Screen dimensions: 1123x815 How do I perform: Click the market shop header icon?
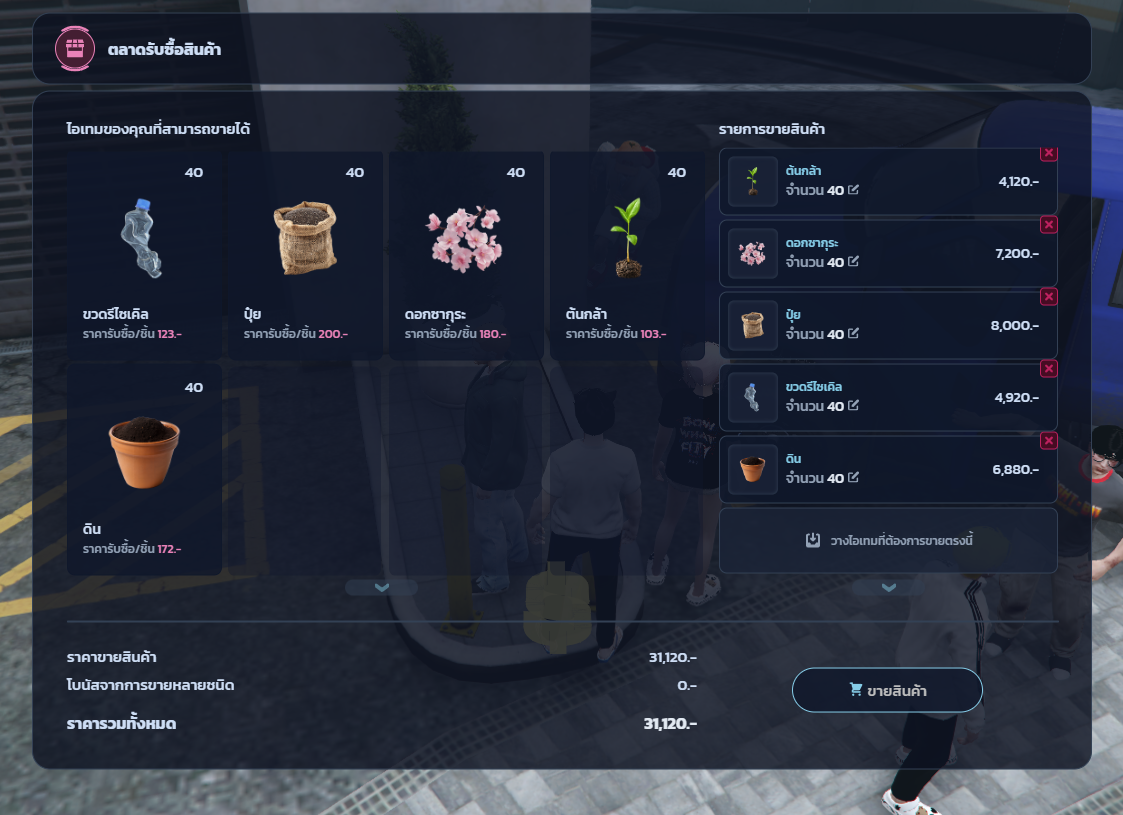pyautogui.click(x=74, y=48)
